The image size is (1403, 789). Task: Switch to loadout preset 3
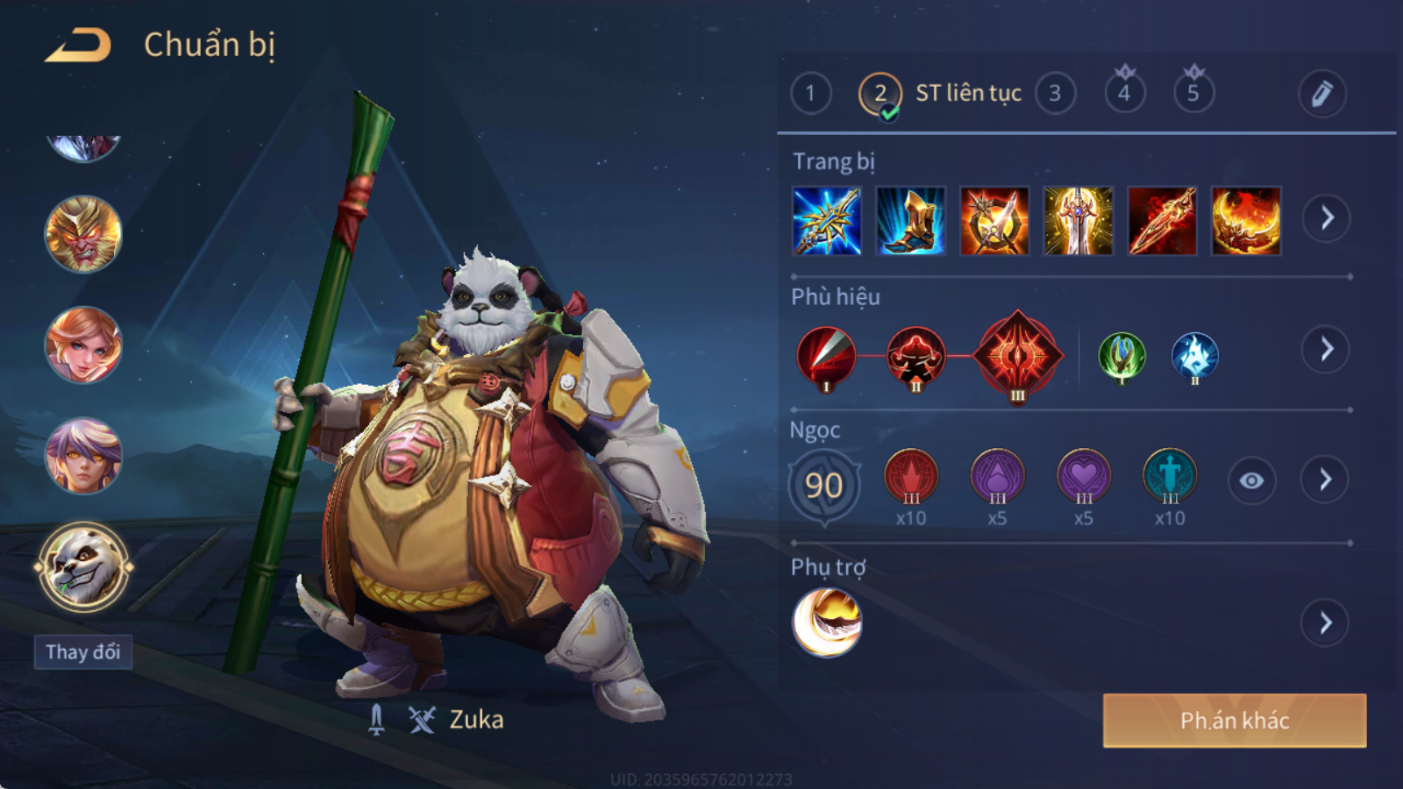pos(1054,94)
